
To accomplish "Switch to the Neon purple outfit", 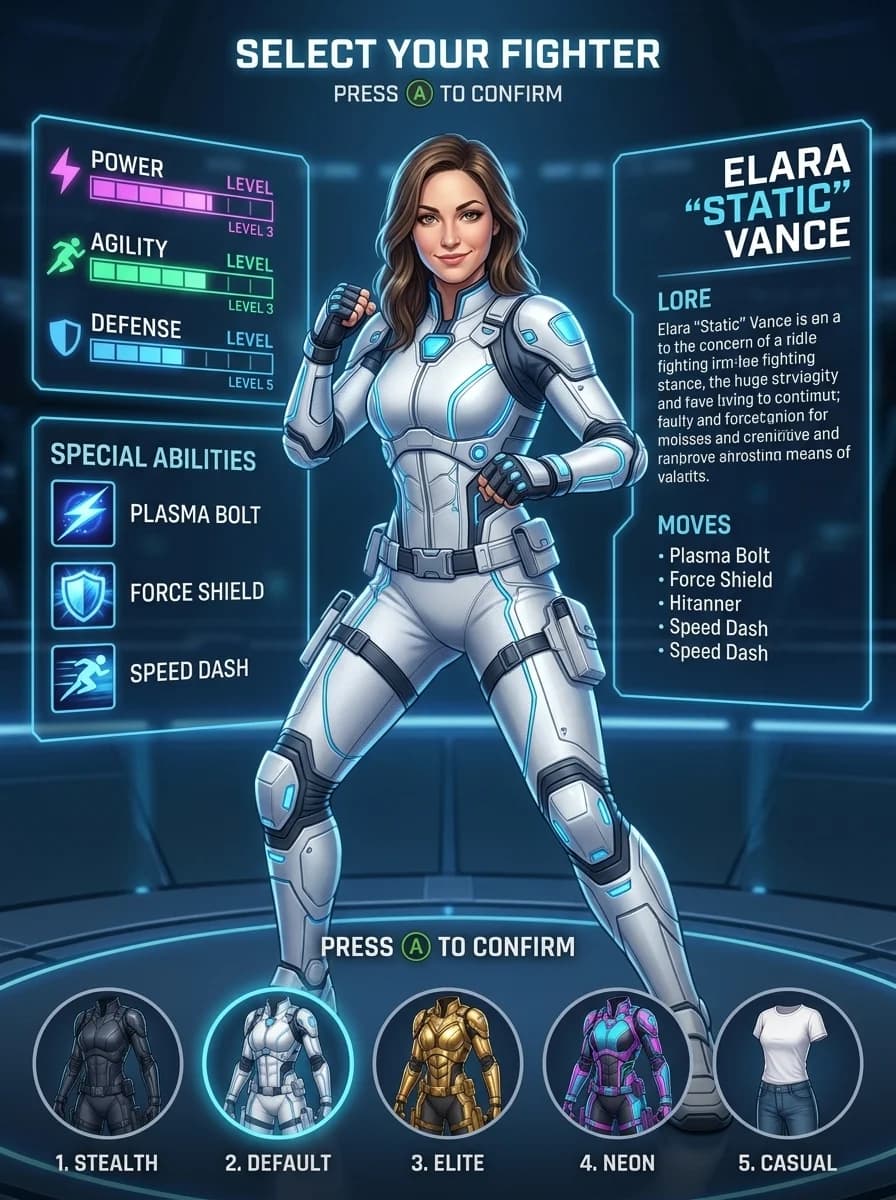I will (616, 1061).
